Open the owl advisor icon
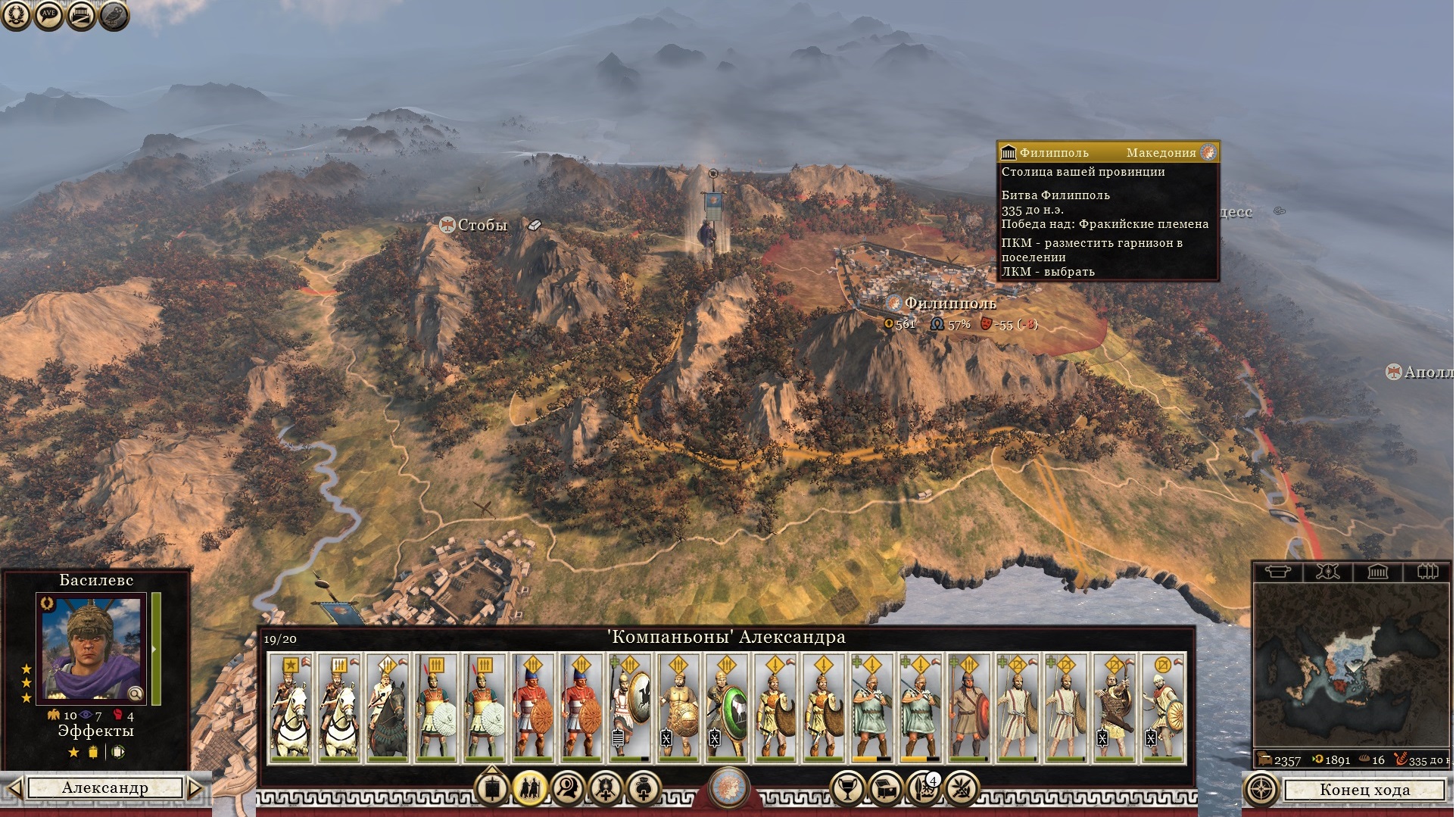 (x=114, y=15)
